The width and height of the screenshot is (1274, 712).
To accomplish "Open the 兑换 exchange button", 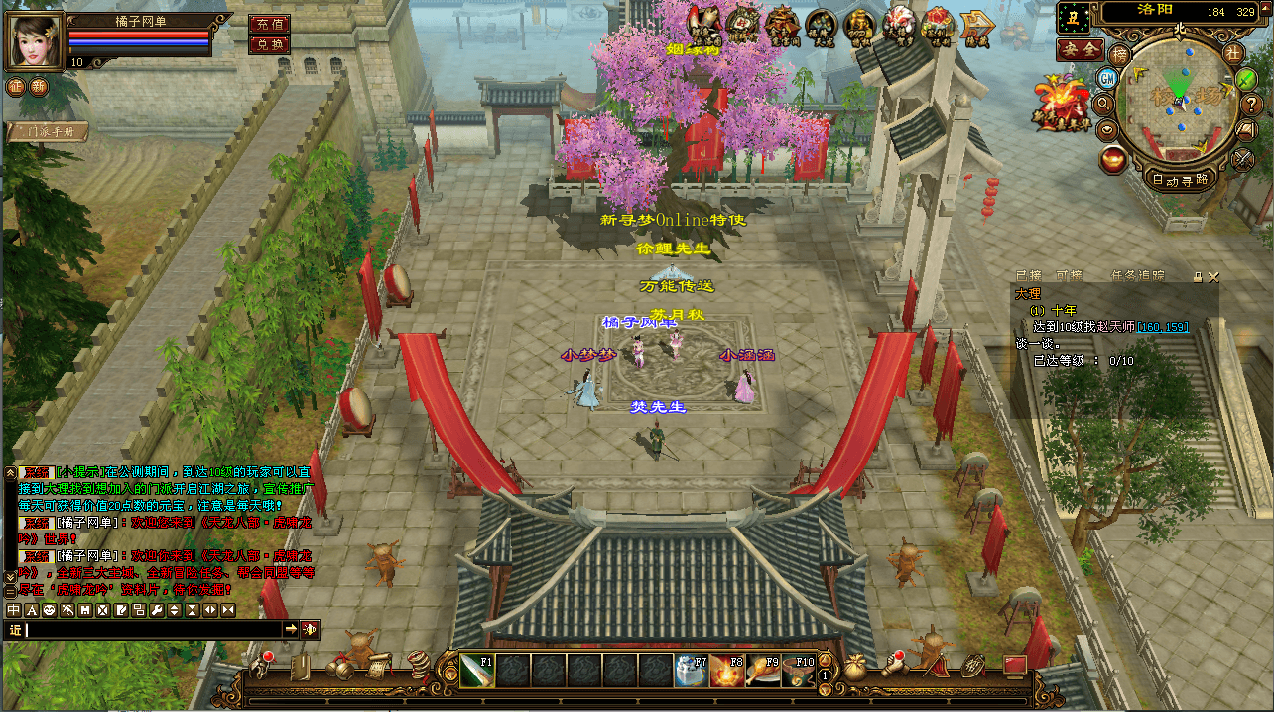I will (x=269, y=44).
